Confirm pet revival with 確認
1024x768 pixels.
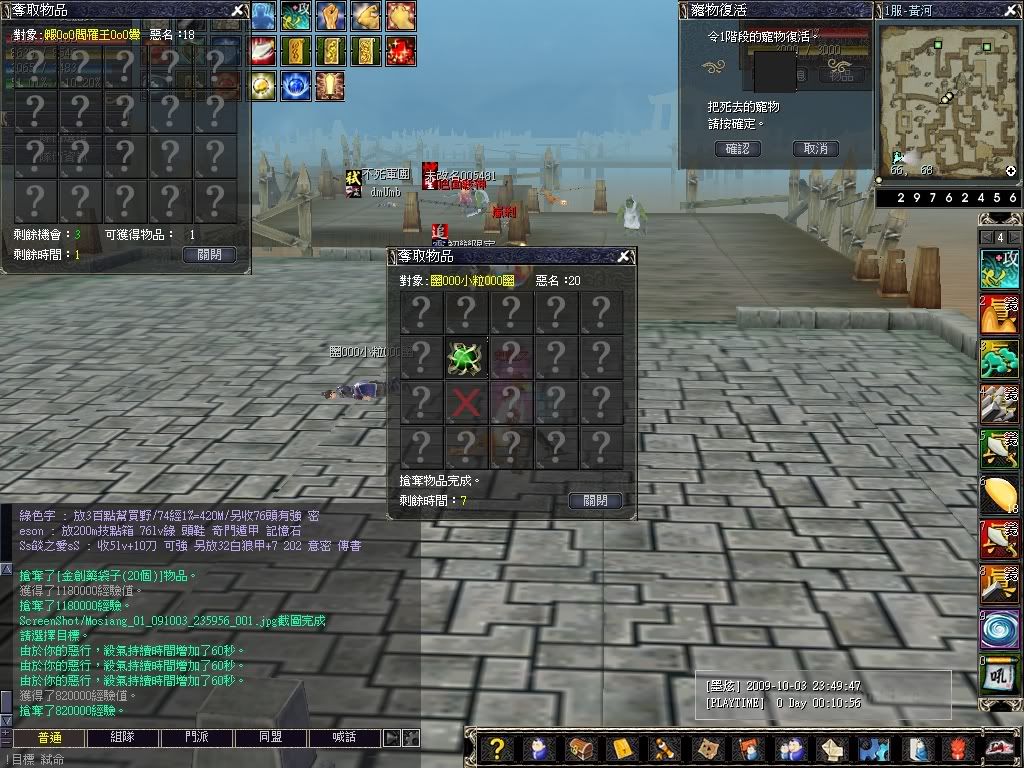click(738, 149)
